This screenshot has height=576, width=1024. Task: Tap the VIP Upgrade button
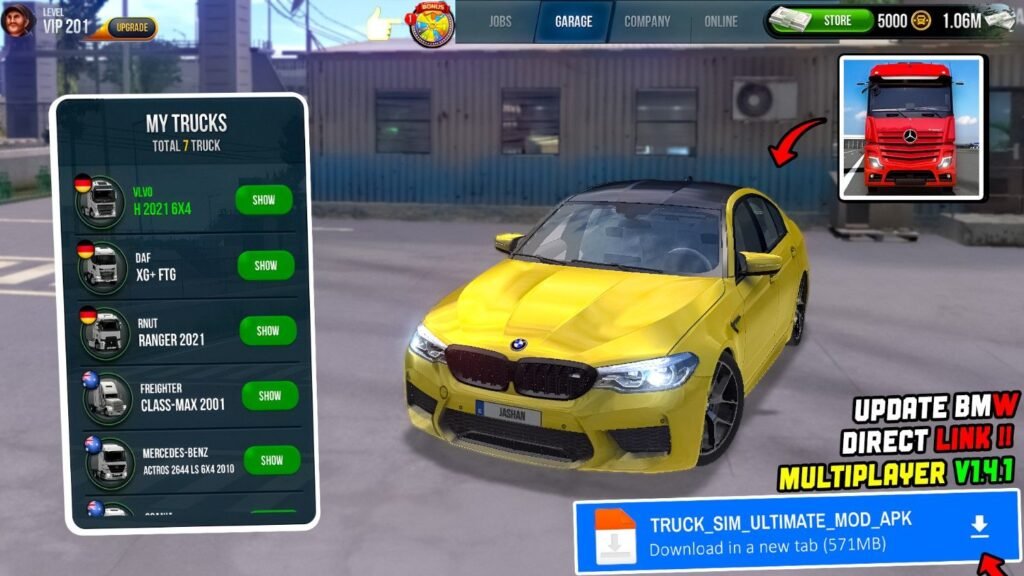coord(131,27)
